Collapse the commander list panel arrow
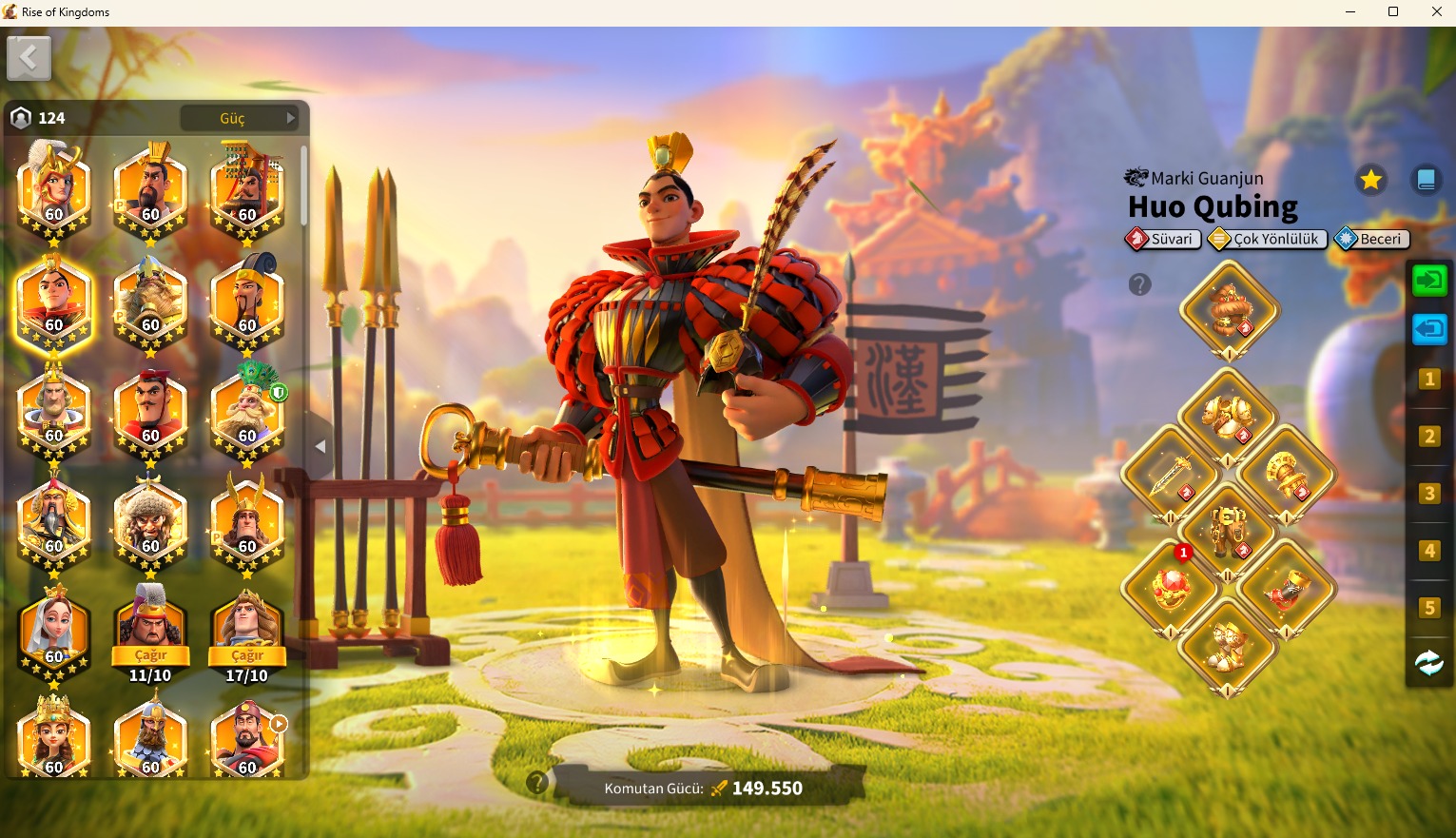 point(320,446)
